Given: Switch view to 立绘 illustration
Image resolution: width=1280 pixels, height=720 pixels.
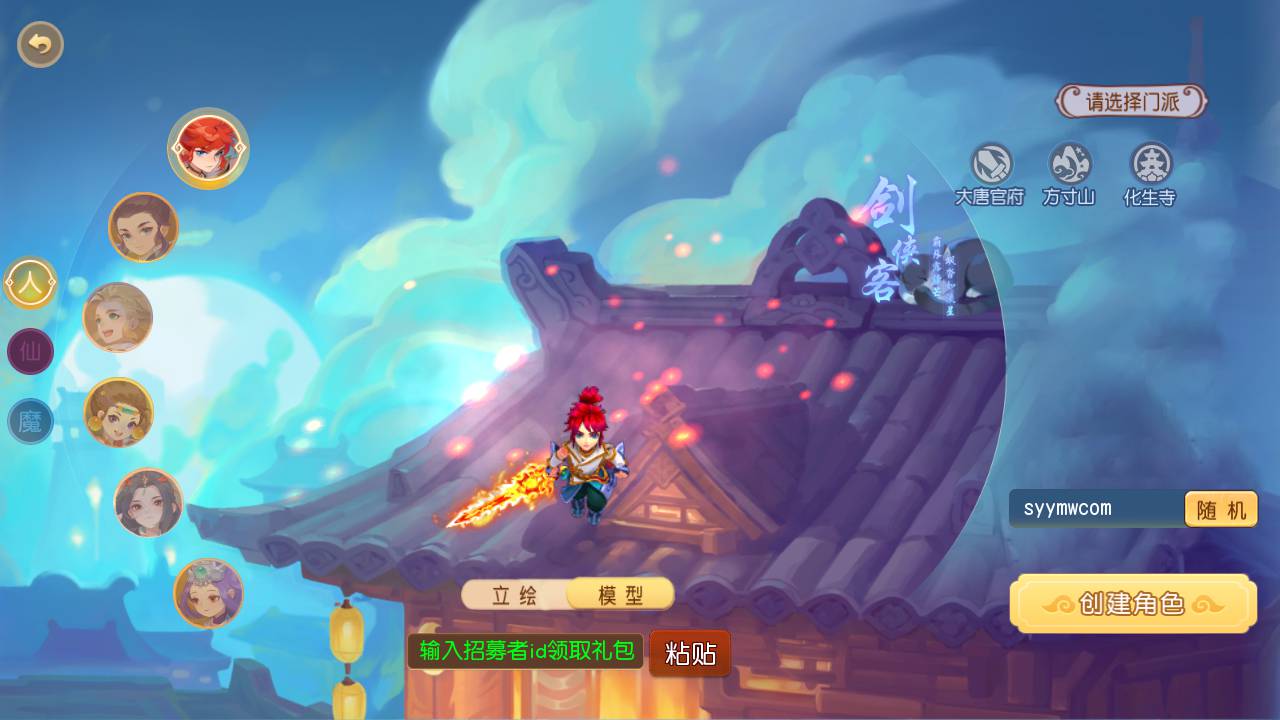Looking at the screenshot, I should tap(515, 595).
